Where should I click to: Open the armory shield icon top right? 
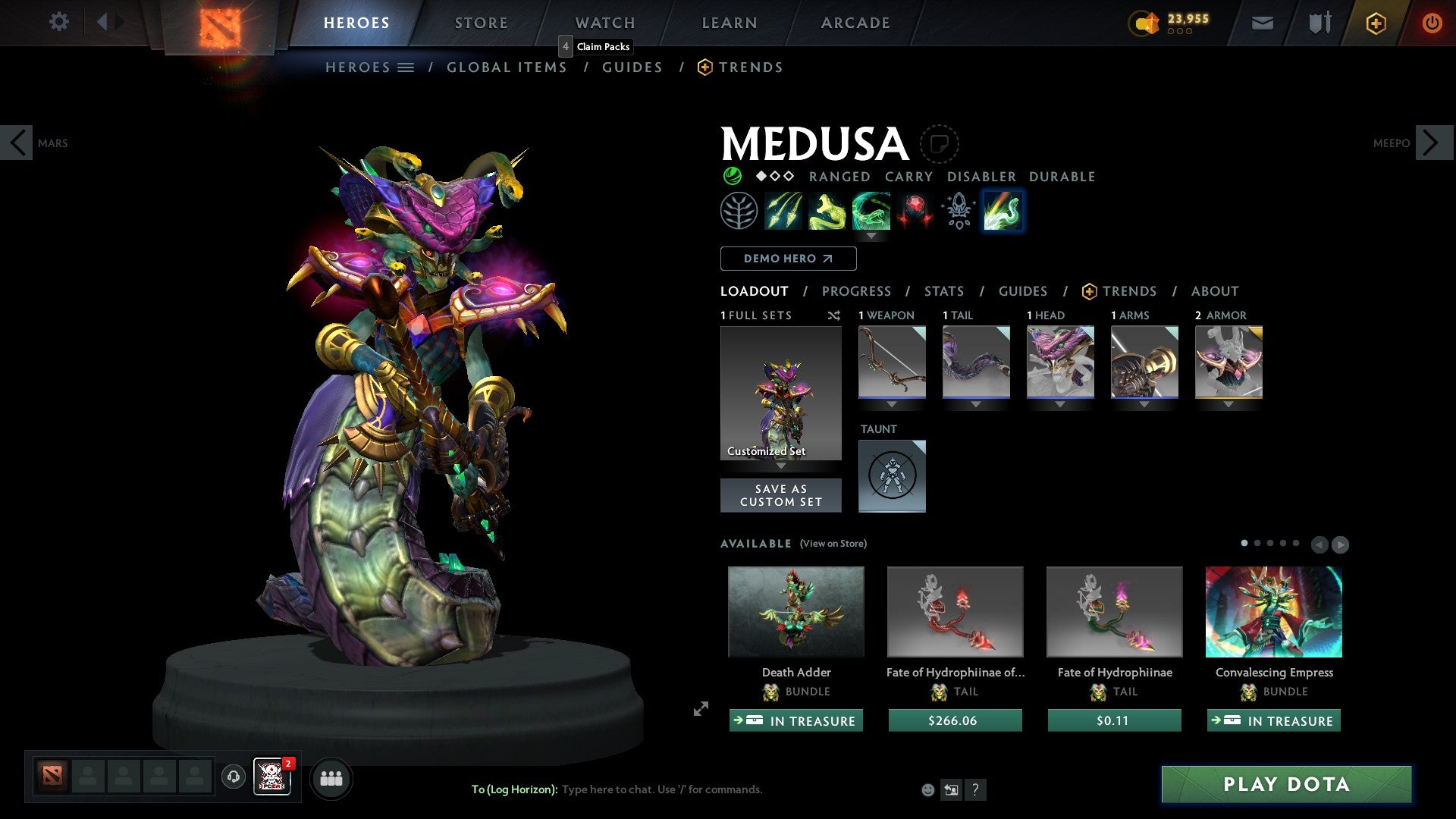[x=1319, y=23]
